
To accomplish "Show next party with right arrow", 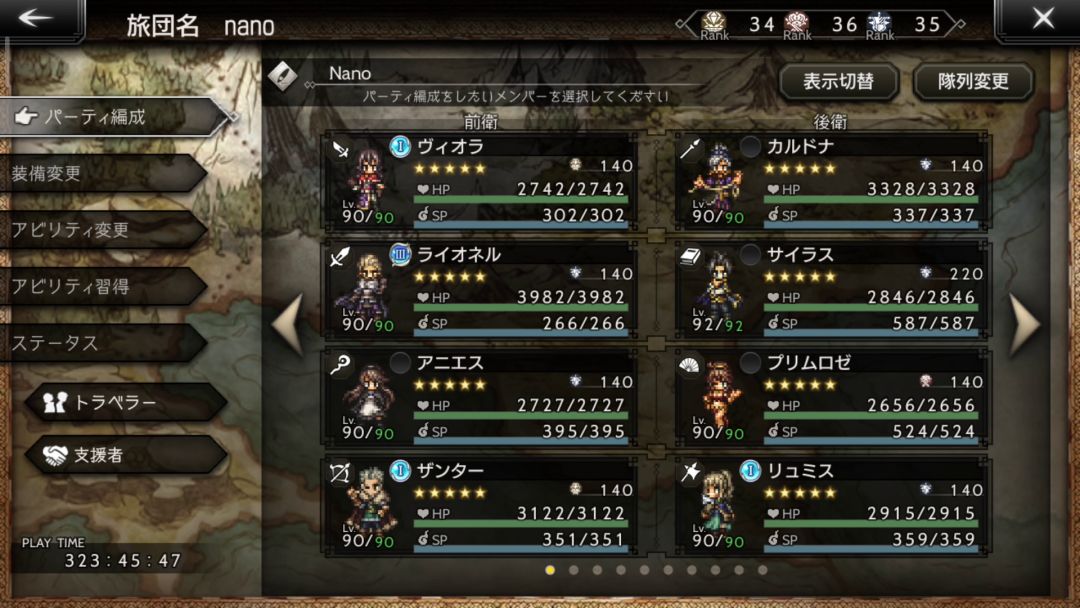I will pos(1026,326).
